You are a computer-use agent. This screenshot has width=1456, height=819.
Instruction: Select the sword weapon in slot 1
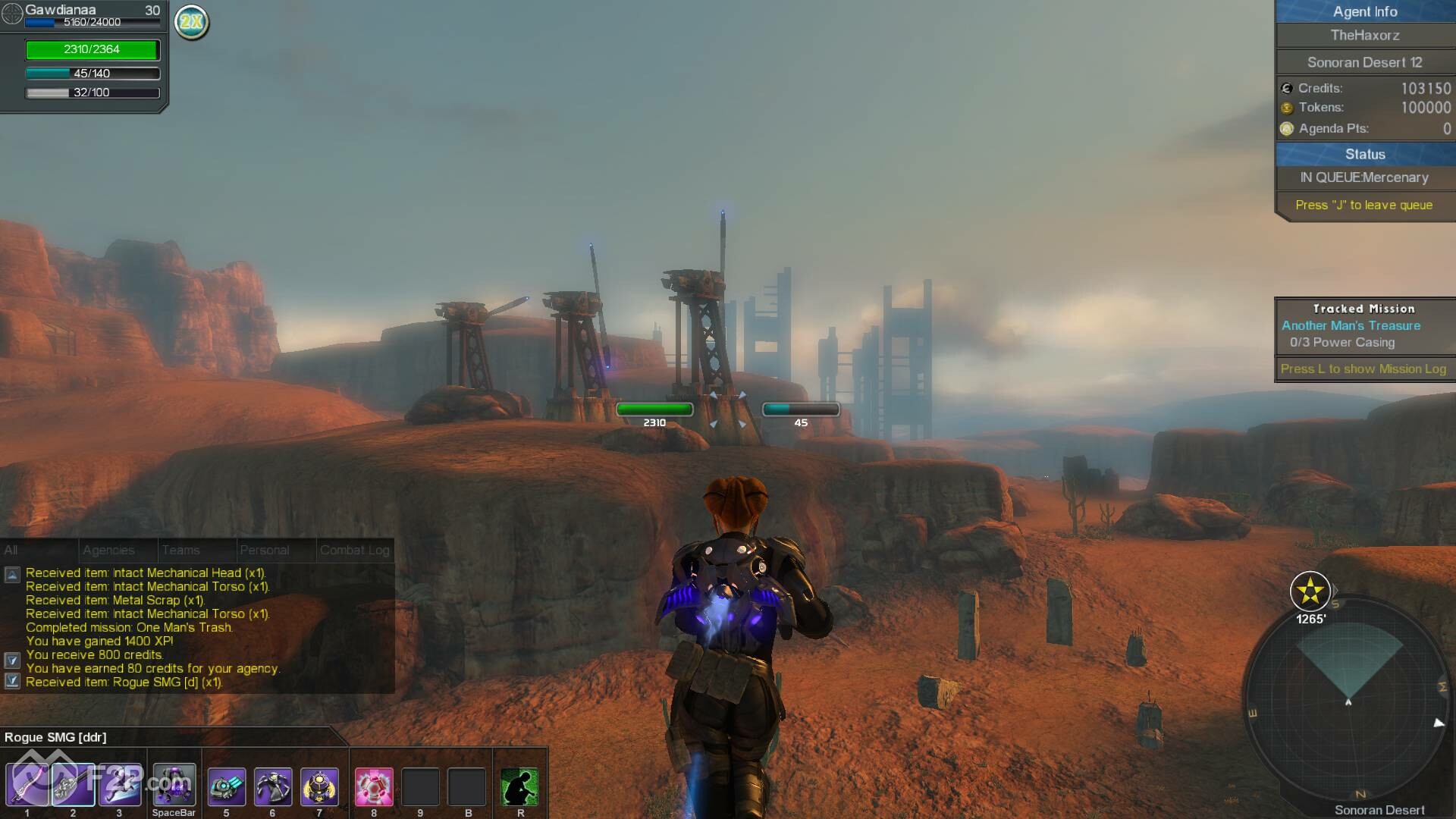27,786
